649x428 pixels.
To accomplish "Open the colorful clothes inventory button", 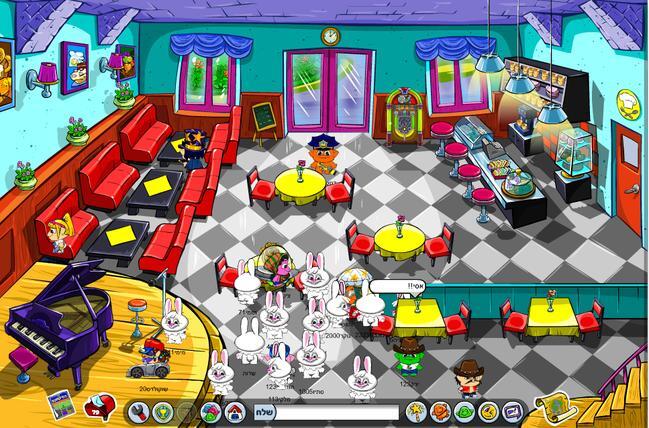I will (210, 411).
